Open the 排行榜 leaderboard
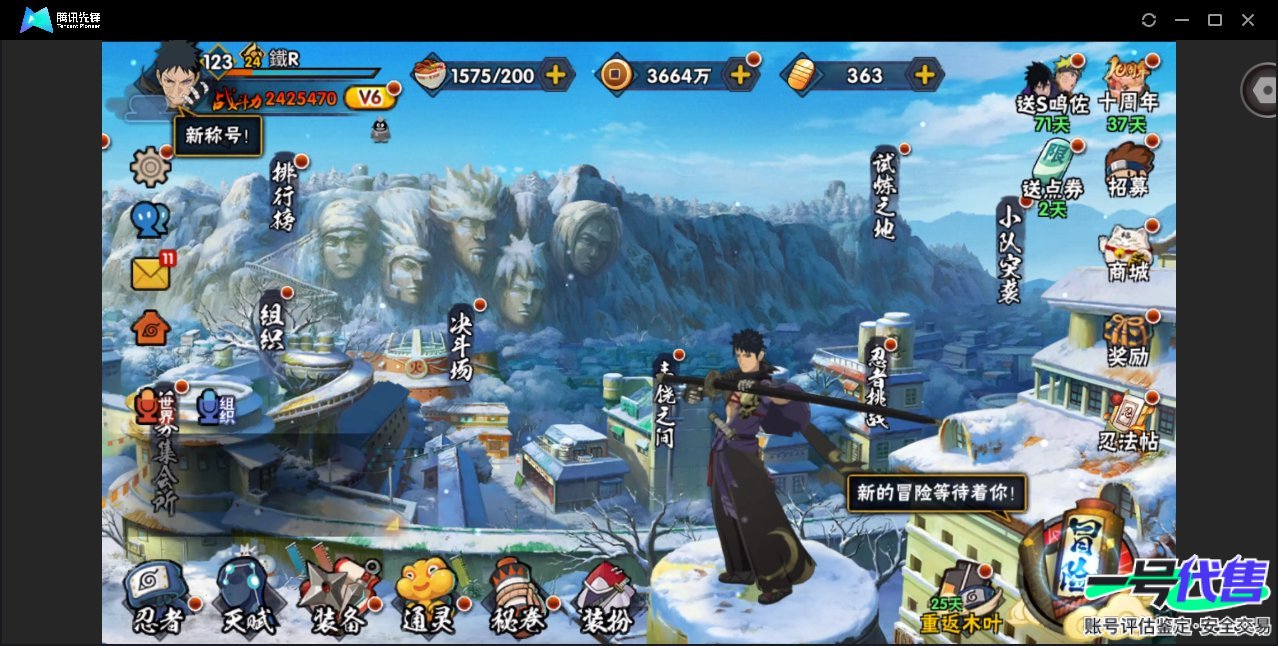This screenshot has height=646, width=1278. click(284, 196)
